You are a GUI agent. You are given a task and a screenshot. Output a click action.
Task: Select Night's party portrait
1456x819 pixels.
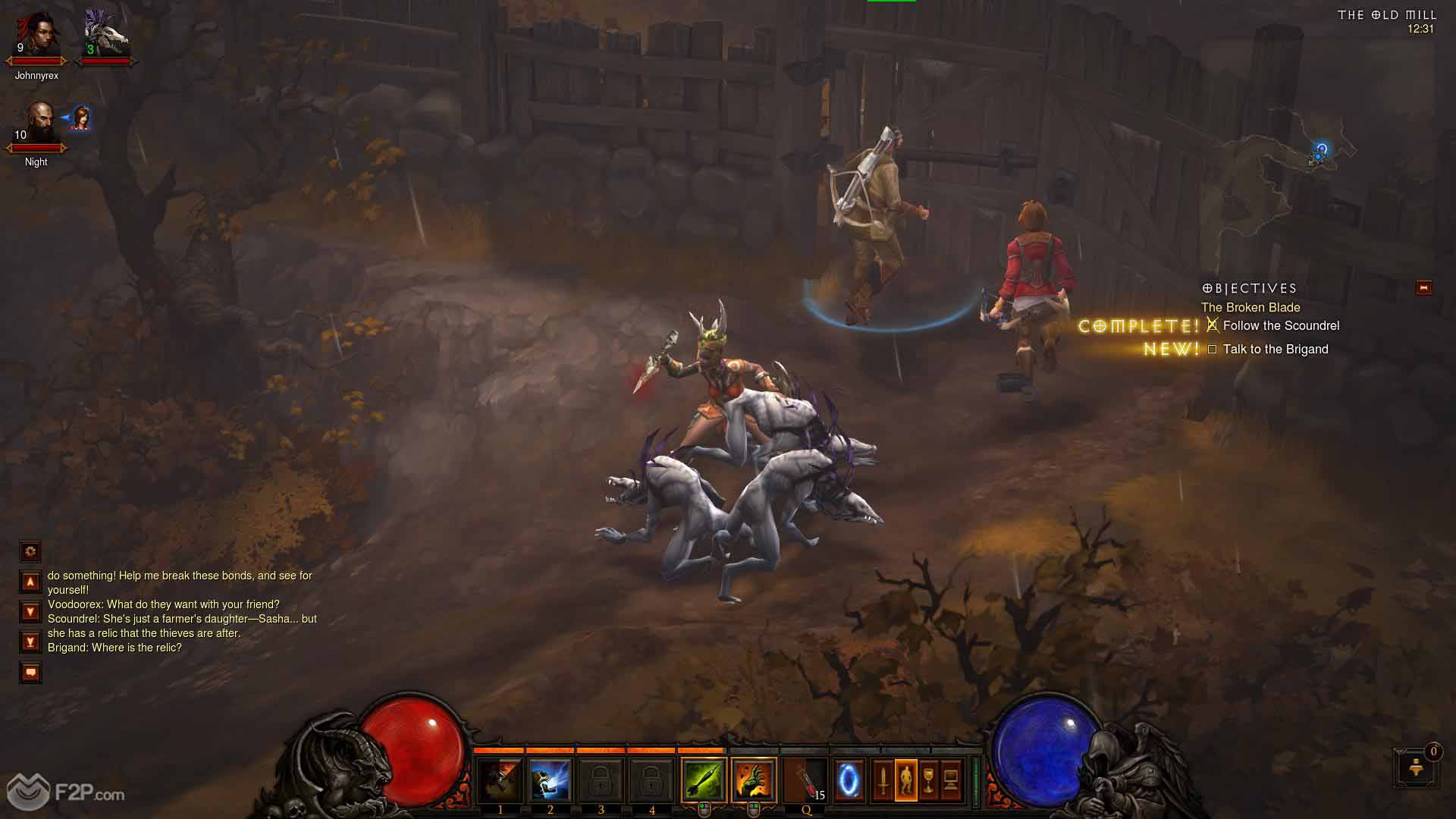pos(36,125)
